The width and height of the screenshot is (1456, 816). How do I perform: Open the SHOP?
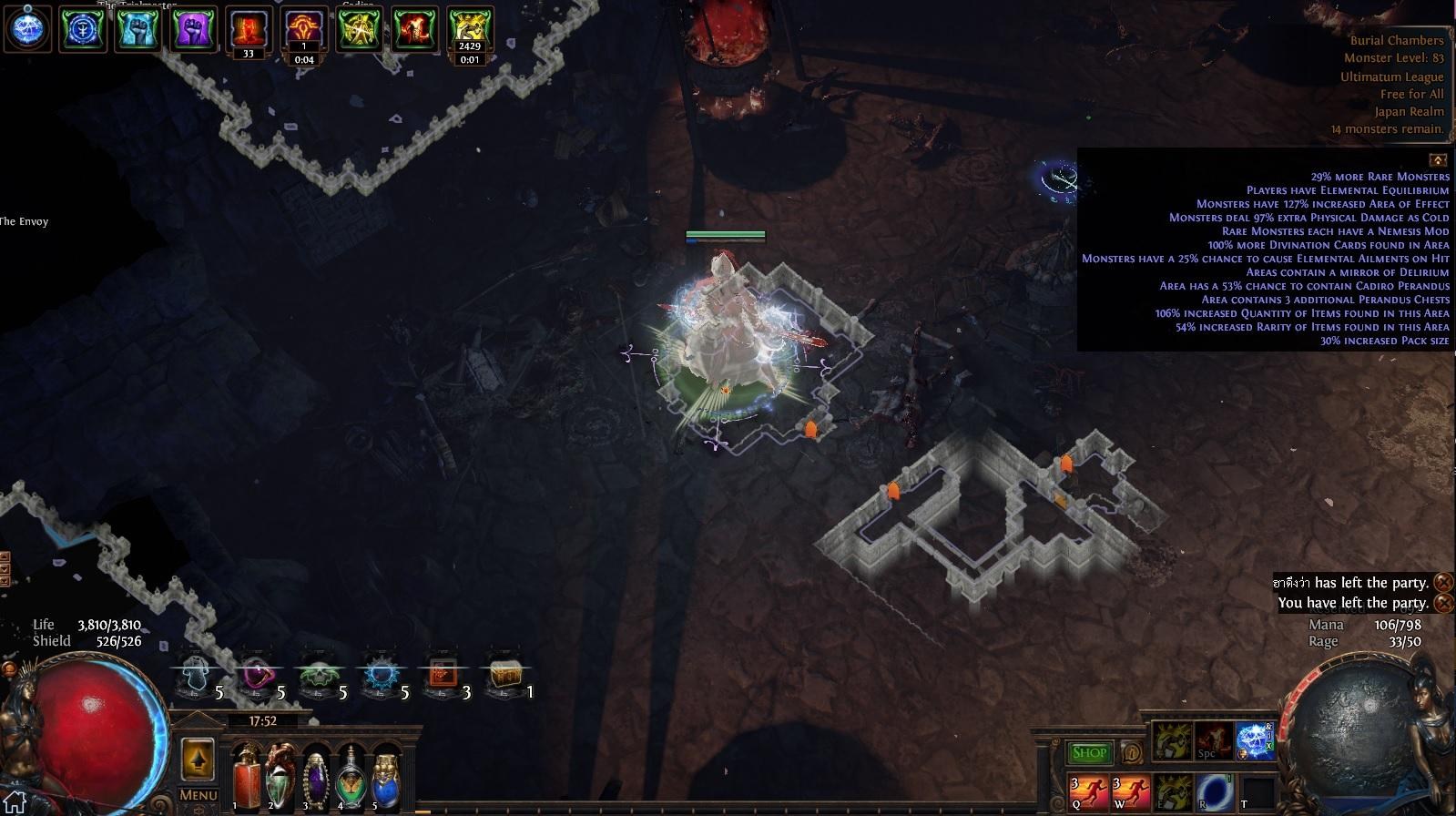(1089, 751)
